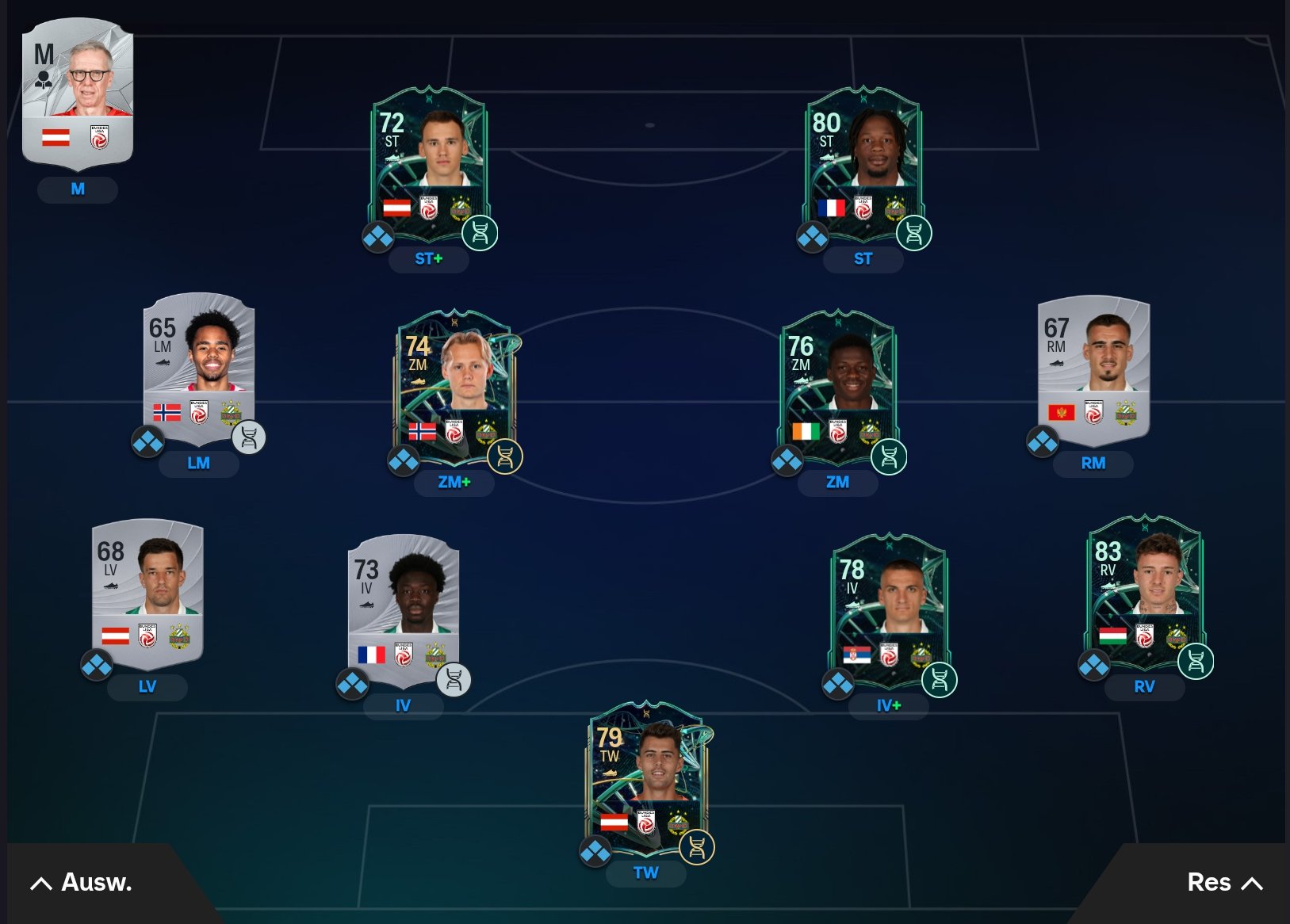Open the 76-rated ZM player card
The width and height of the screenshot is (1290, 924).
coord(838,386)
